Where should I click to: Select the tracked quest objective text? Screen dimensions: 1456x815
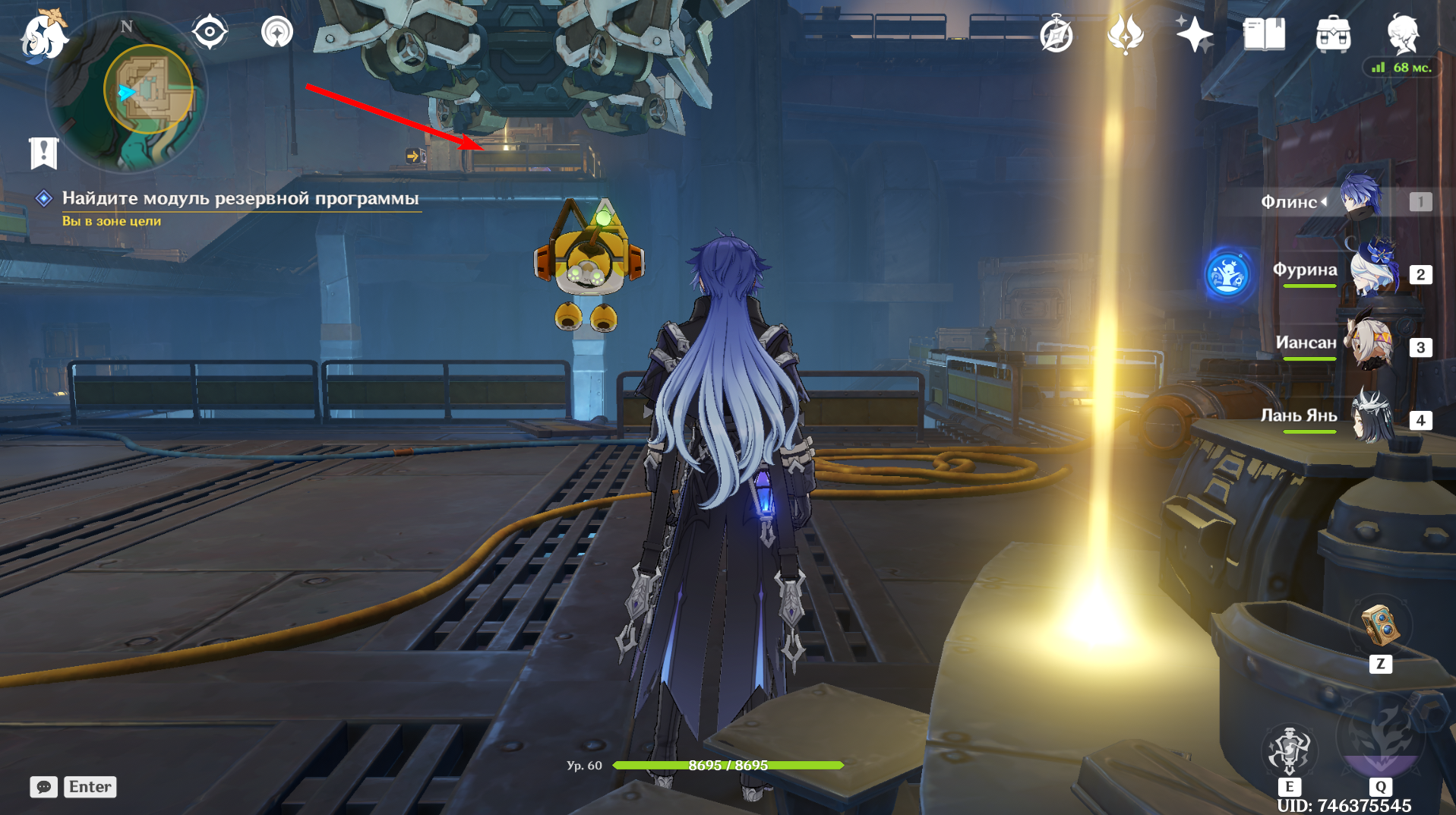click(x=240, y=199)
